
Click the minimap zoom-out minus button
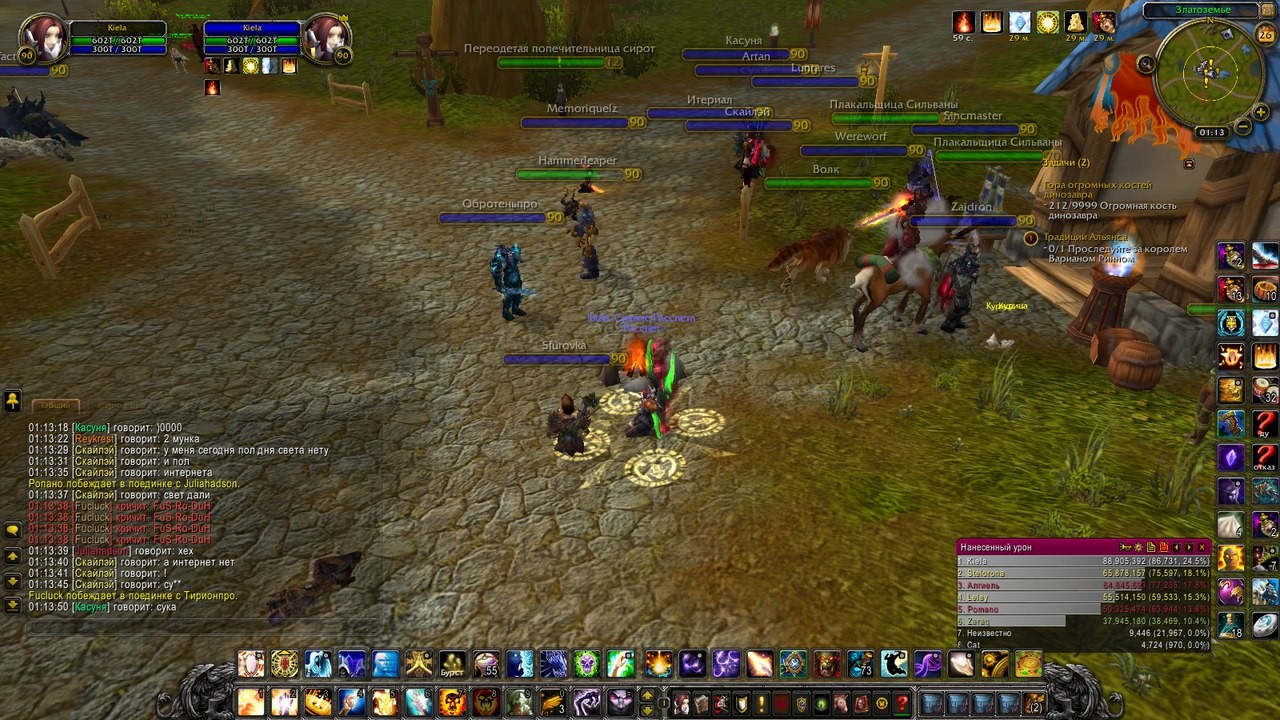[1242, 127]
